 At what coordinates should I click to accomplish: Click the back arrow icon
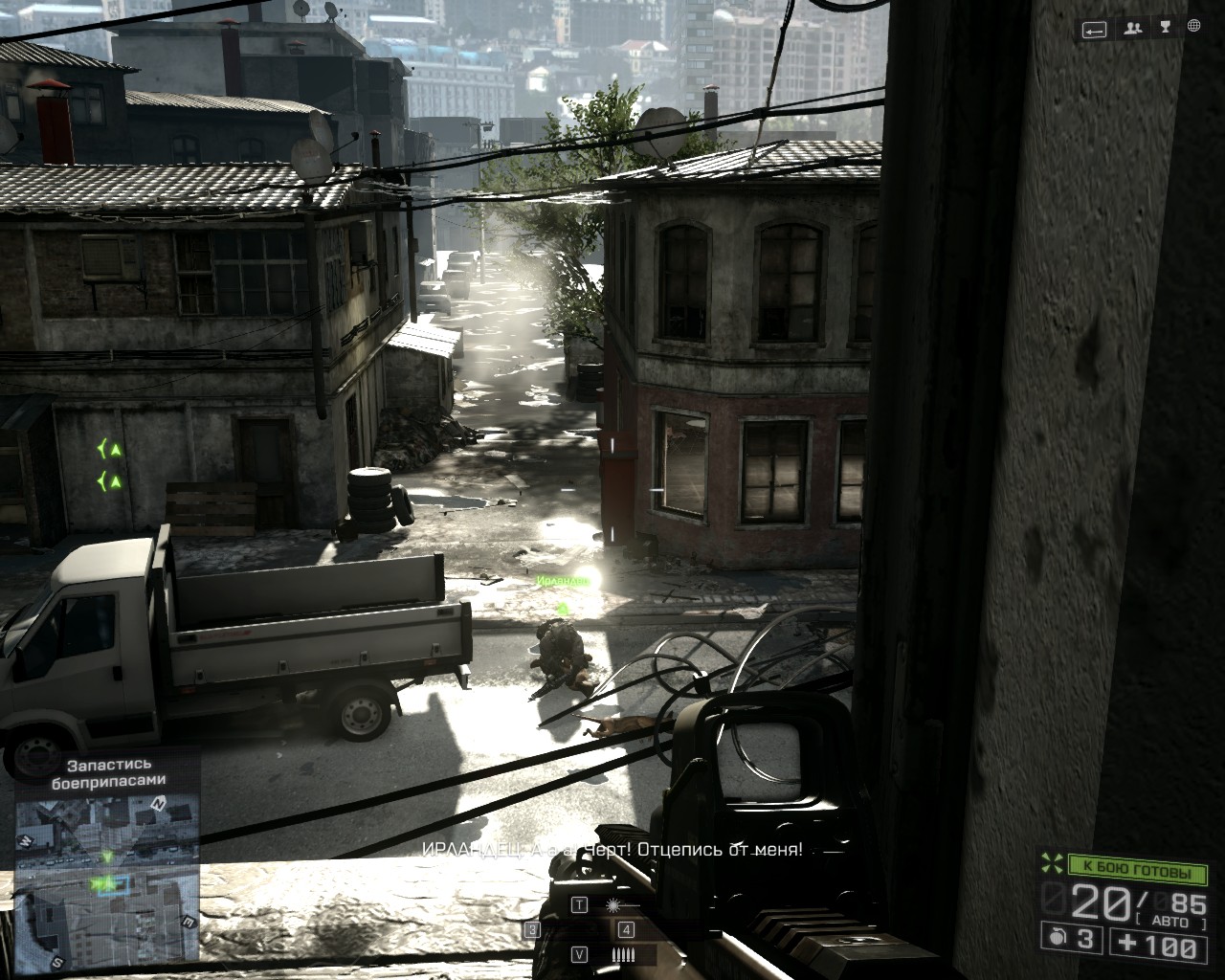coord(1095,30)
